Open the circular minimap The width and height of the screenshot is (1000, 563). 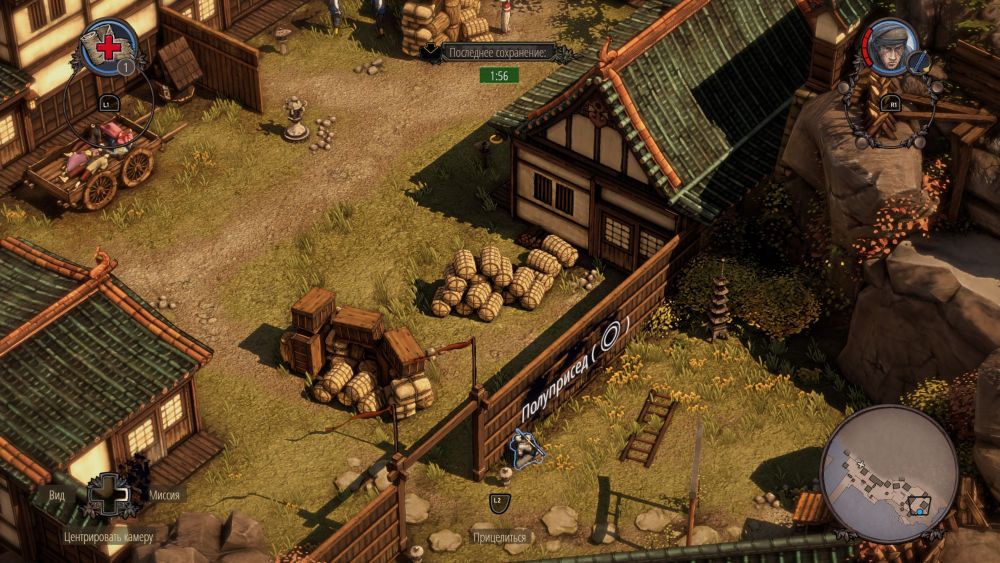coord(888,472)
